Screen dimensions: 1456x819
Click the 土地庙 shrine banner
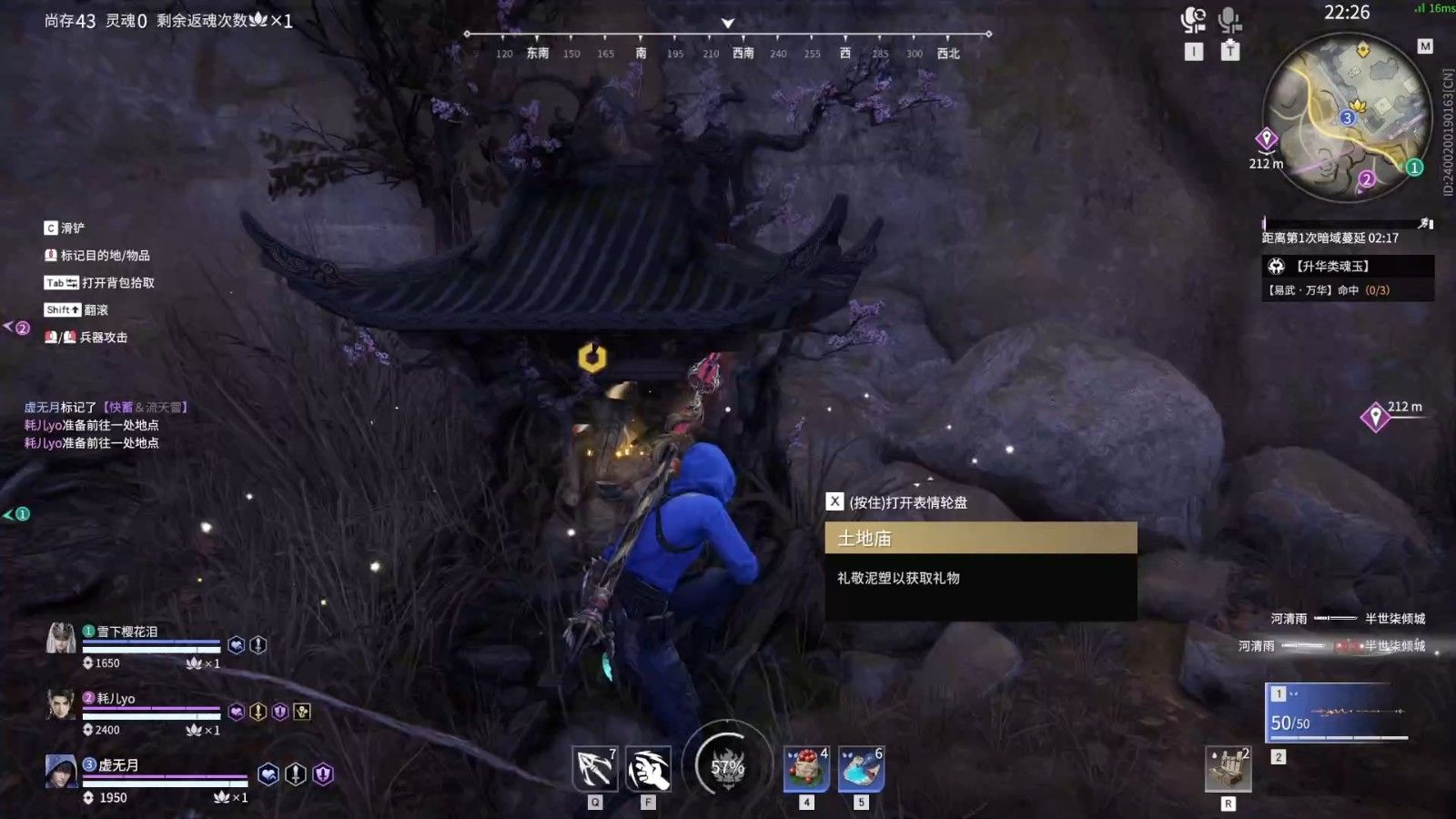coord(981,538)
